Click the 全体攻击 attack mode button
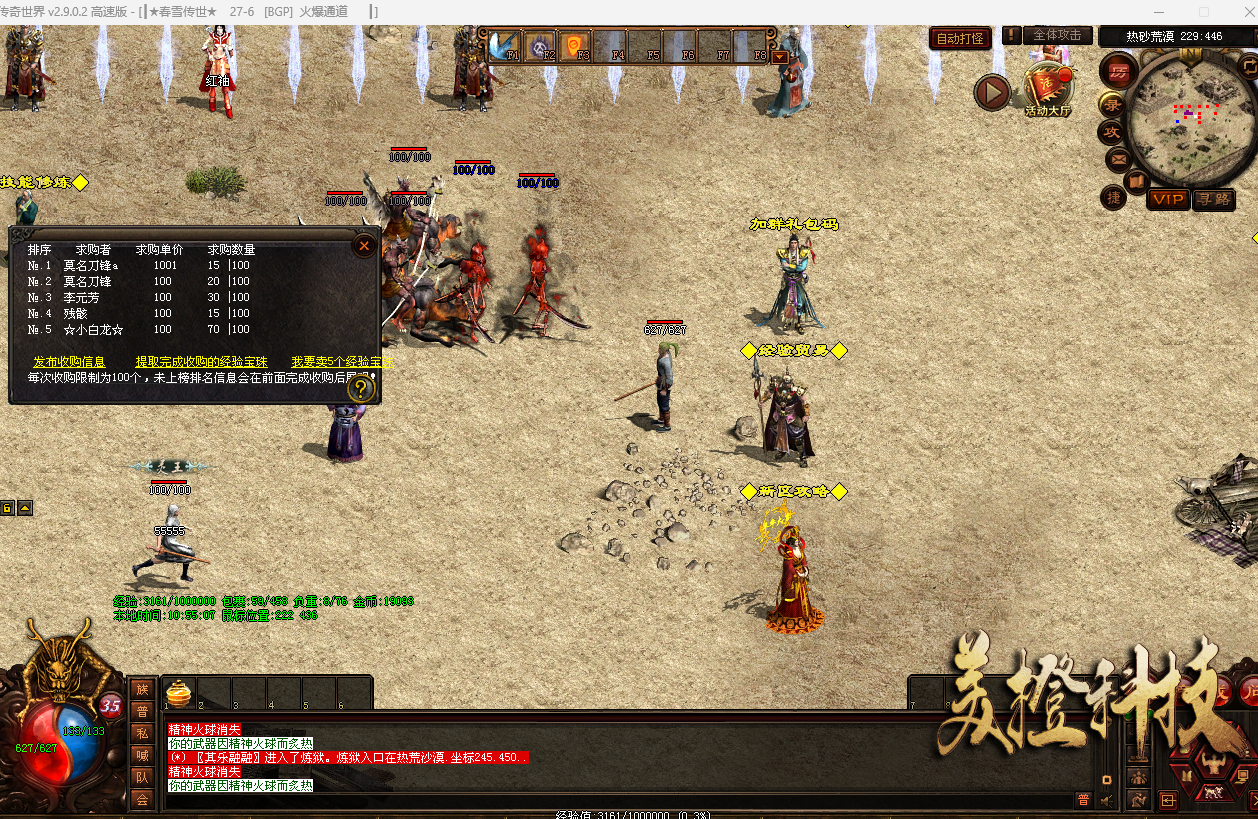 coord(1057,35)
